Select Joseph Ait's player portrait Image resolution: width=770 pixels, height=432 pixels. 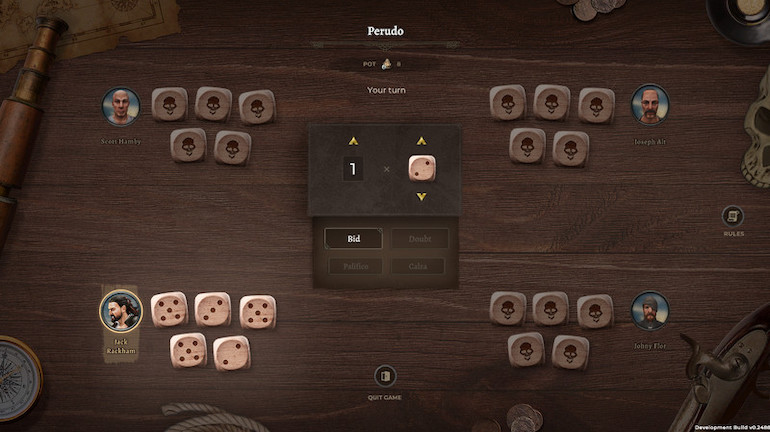649,105
